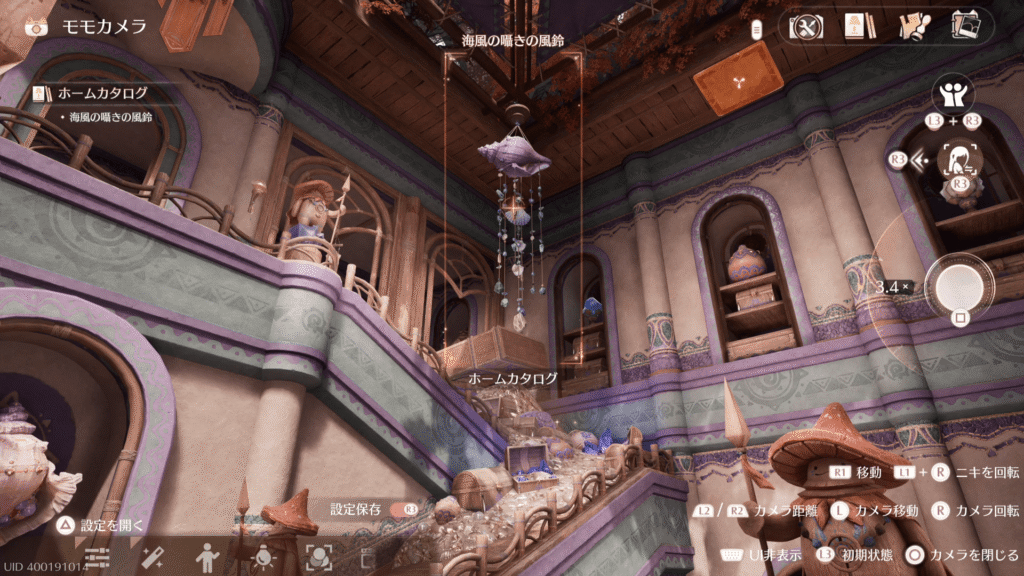This screenshot has height=576, width=1024.
Task: Open the photo album icon
Action: click(x=964, y=25)
